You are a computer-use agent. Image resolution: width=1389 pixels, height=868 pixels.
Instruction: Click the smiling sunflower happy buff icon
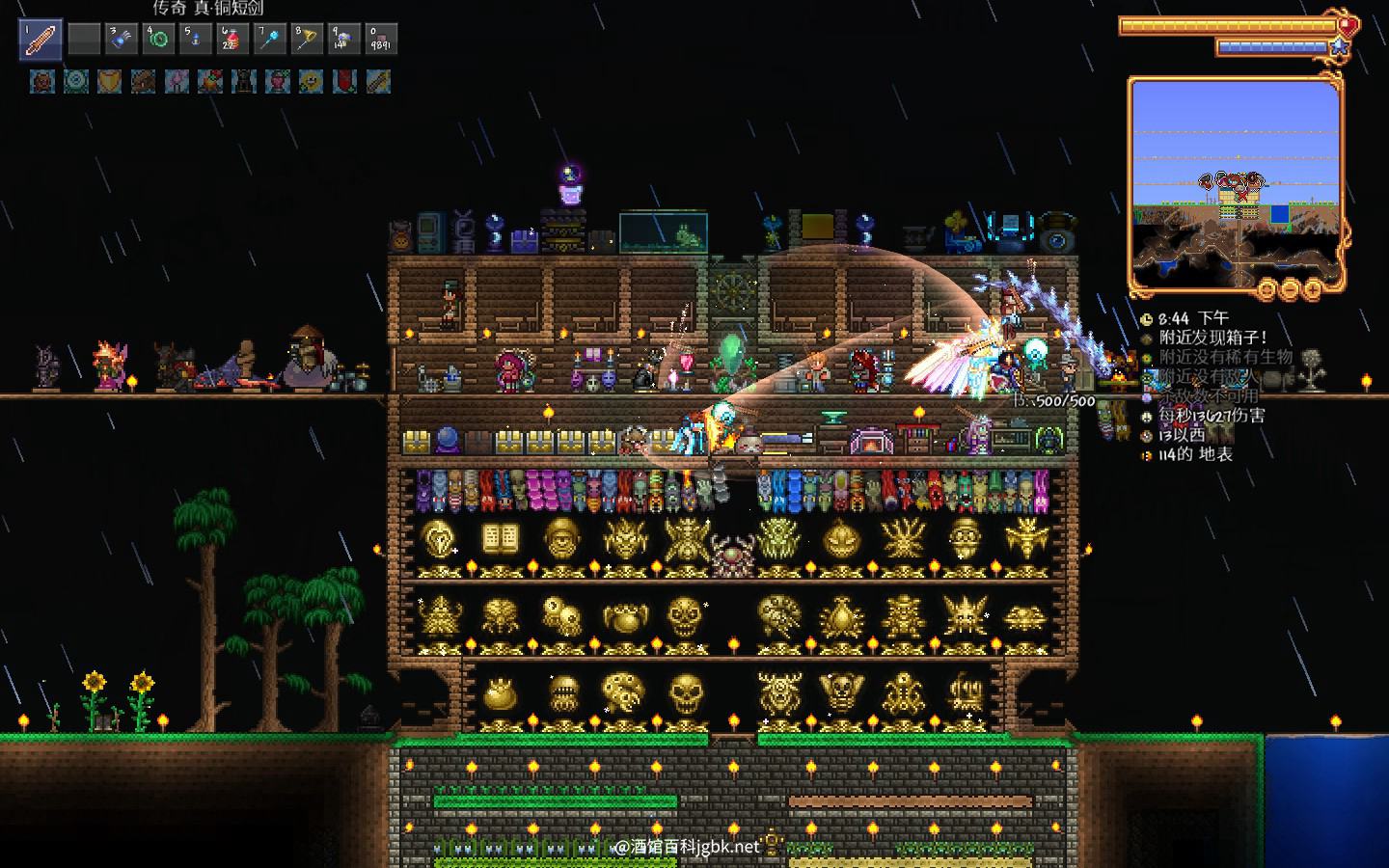coord(311,82)
